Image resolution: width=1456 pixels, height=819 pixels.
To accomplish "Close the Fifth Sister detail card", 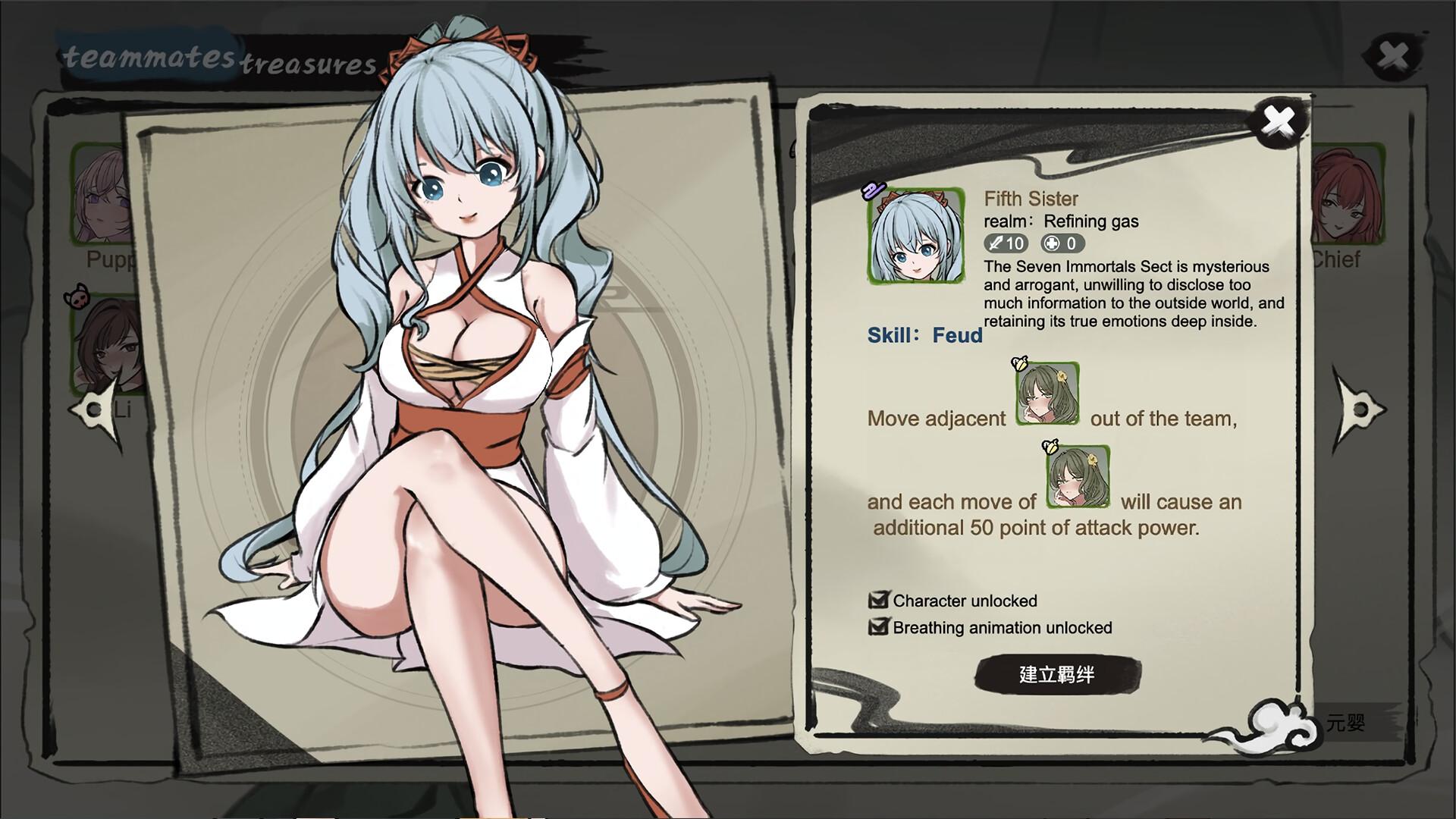I will (1280, 121).
